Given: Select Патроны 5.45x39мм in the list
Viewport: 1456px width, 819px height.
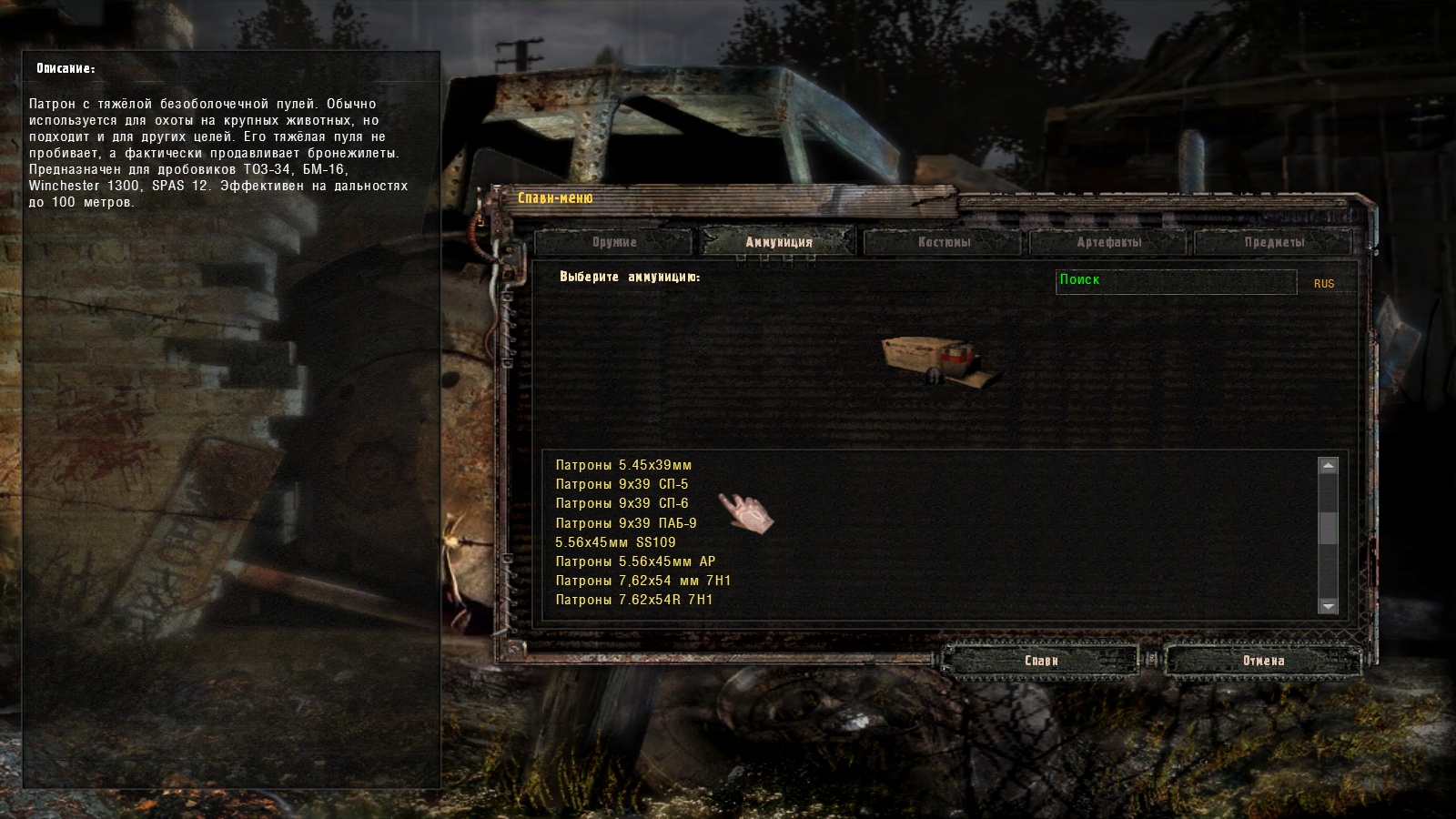Looking at the screenshot, I should pos(624,465).
